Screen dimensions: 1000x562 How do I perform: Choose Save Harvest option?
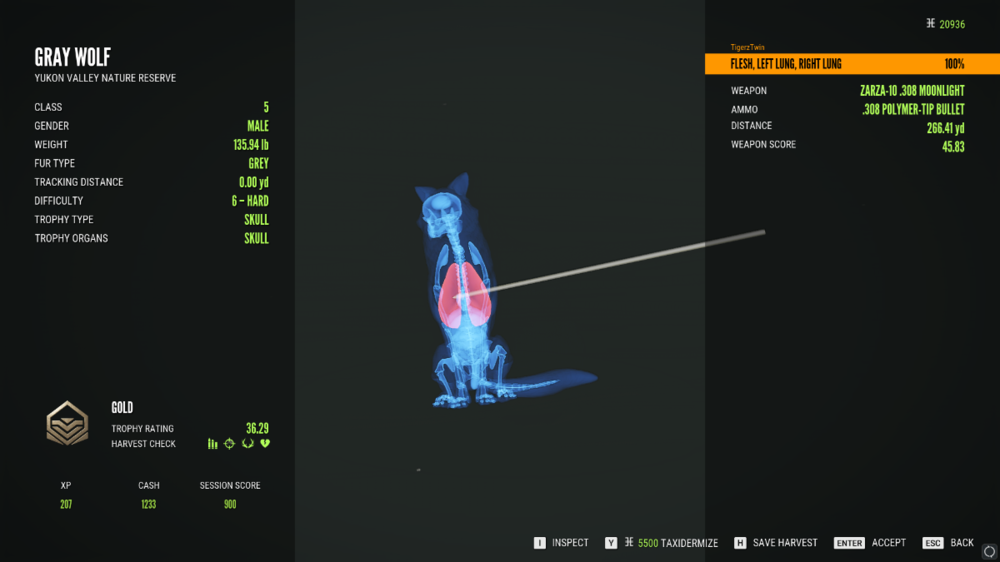[776, 543]
